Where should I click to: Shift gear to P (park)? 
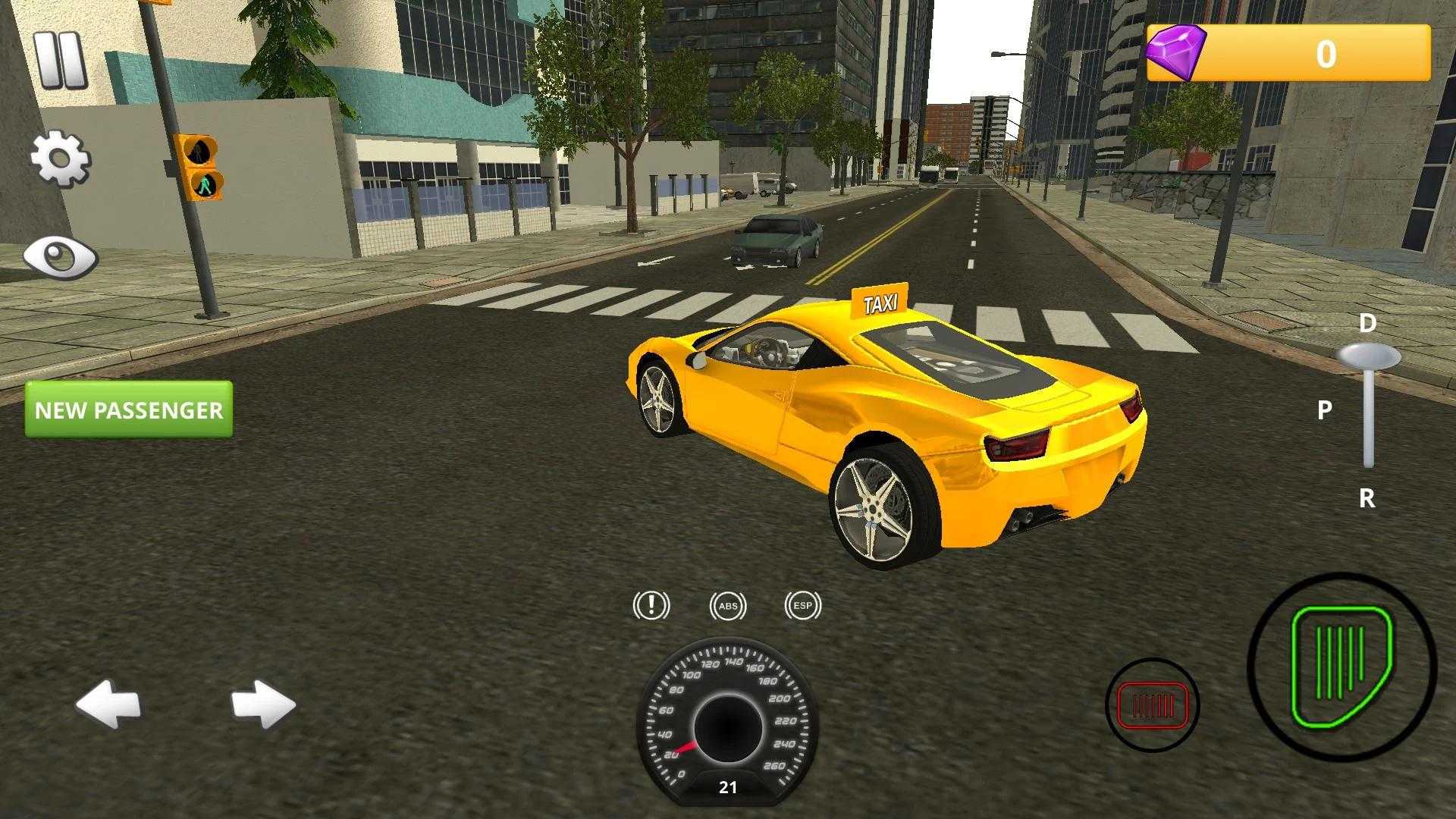pyautogui.click(x=1325, y=410)
